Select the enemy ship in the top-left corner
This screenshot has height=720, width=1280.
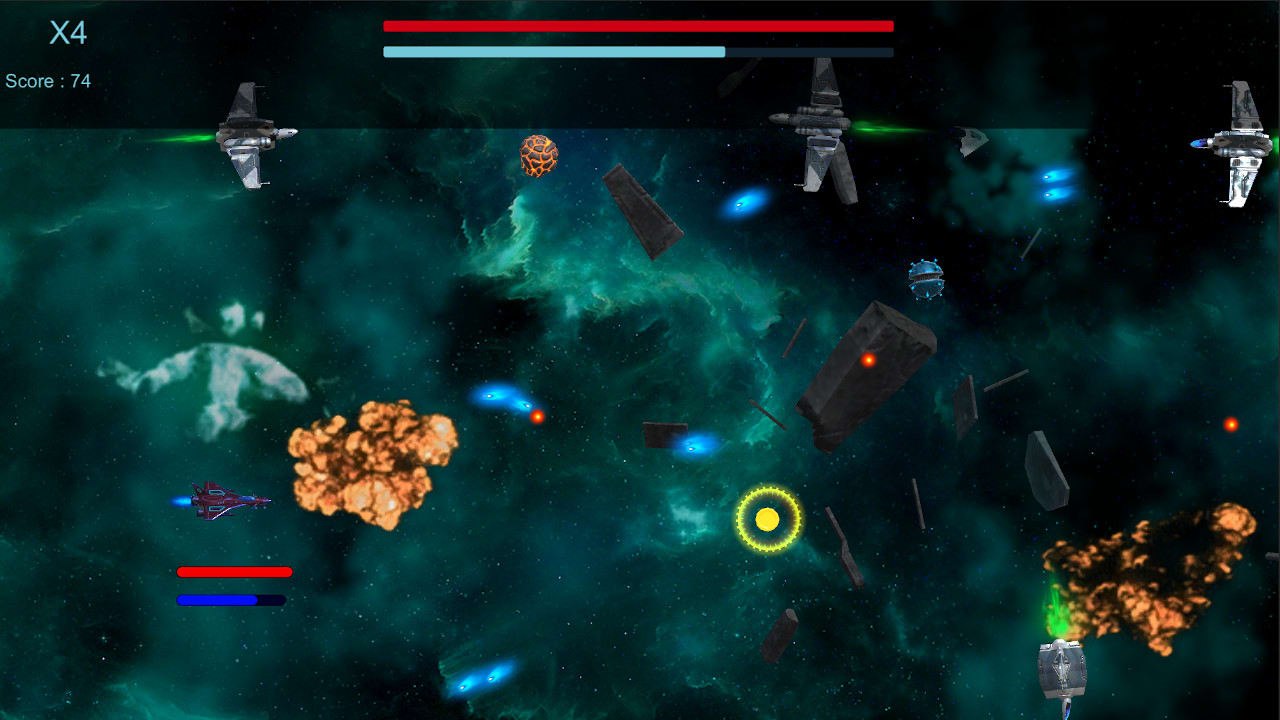pos(250,135)
